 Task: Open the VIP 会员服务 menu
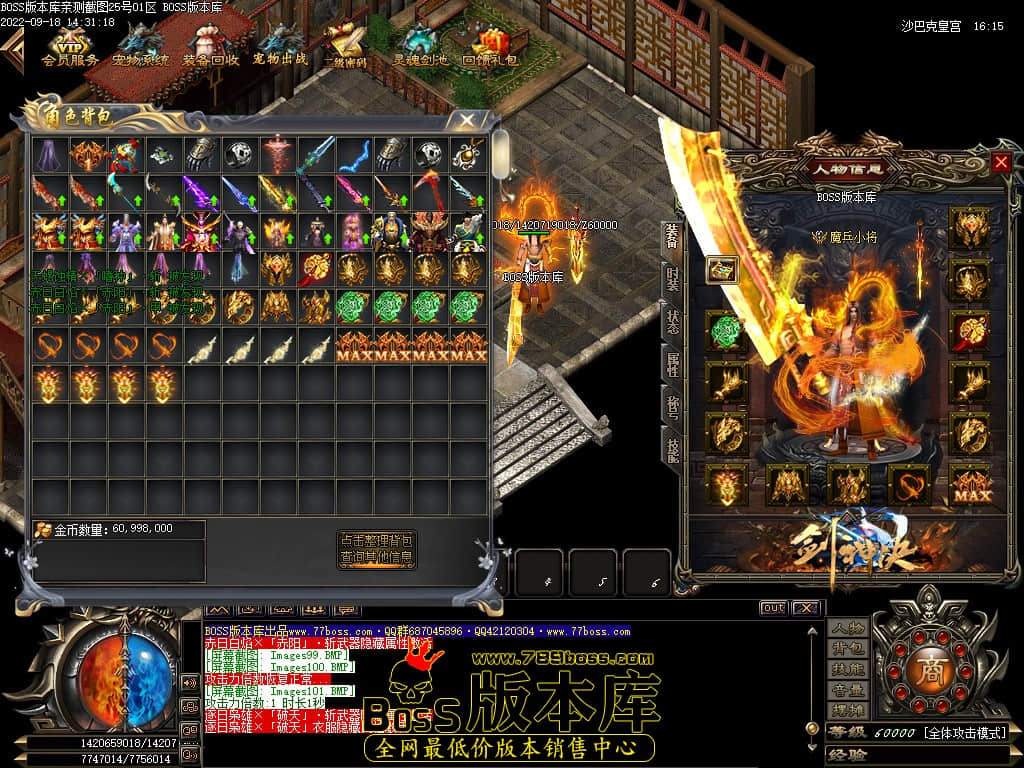click(70, 46)
